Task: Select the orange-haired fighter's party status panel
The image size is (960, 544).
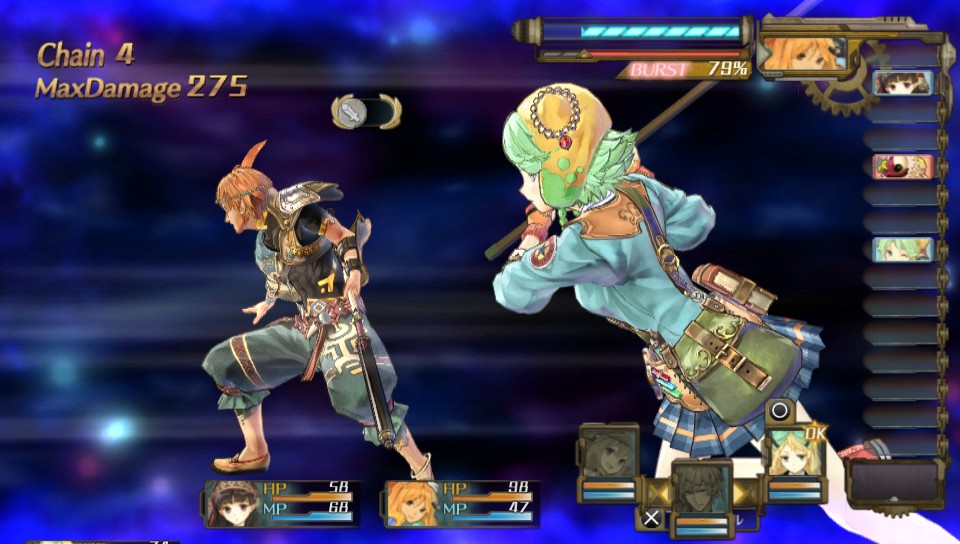Action: click(x=463, y=503)
